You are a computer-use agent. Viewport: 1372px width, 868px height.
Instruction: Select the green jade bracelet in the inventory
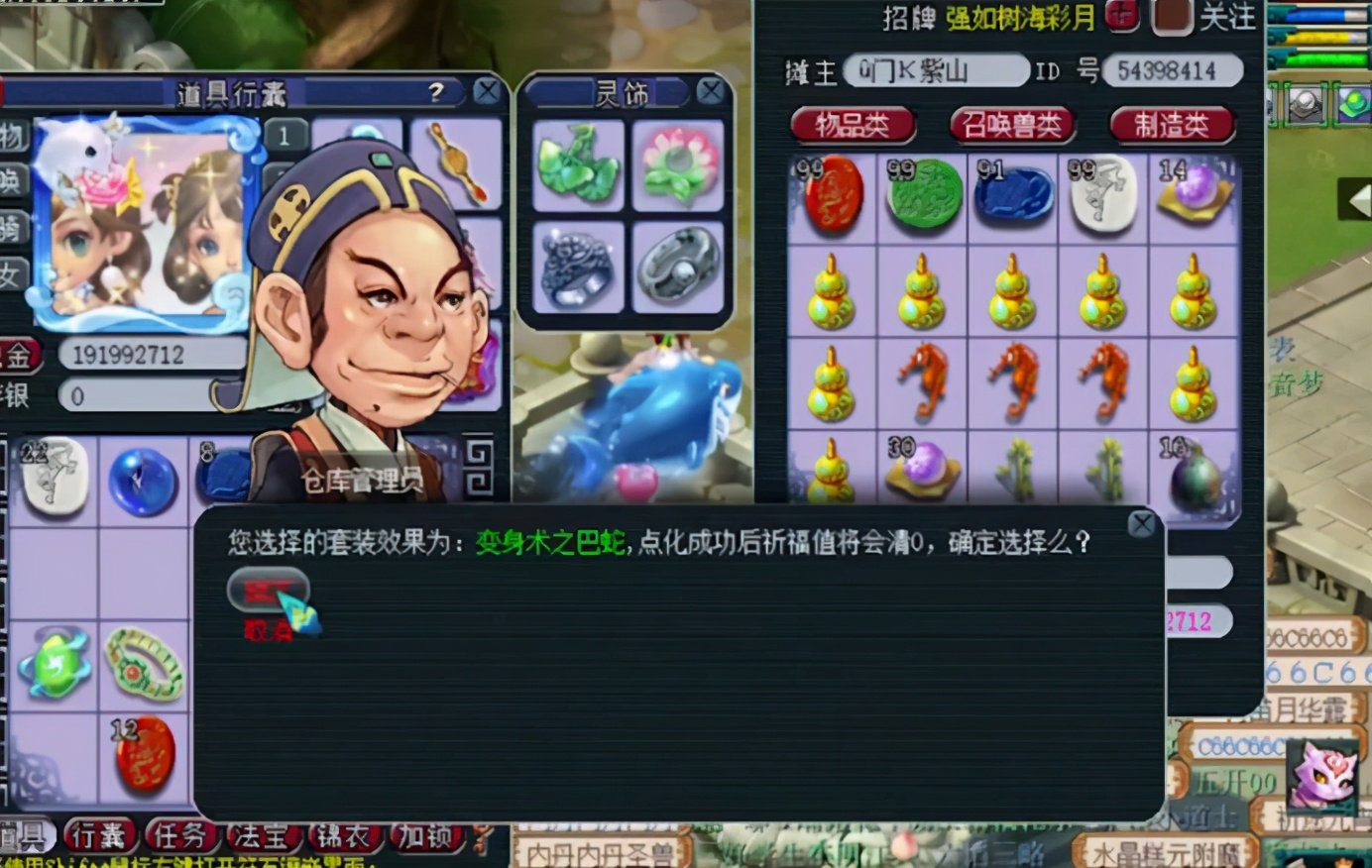tap(142, 662)
